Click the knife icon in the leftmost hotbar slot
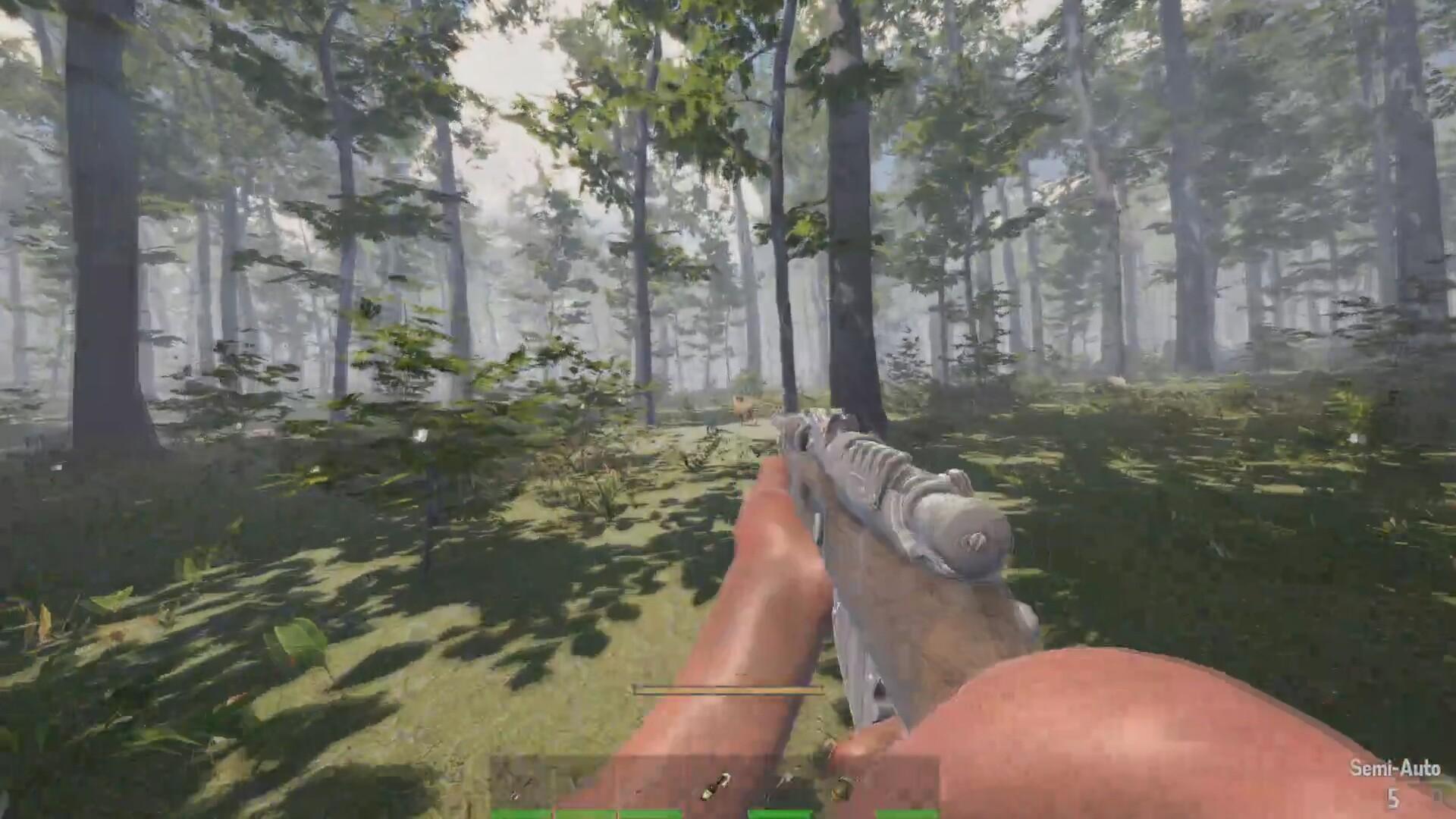1456x819 pixels. tap(526, 783)
